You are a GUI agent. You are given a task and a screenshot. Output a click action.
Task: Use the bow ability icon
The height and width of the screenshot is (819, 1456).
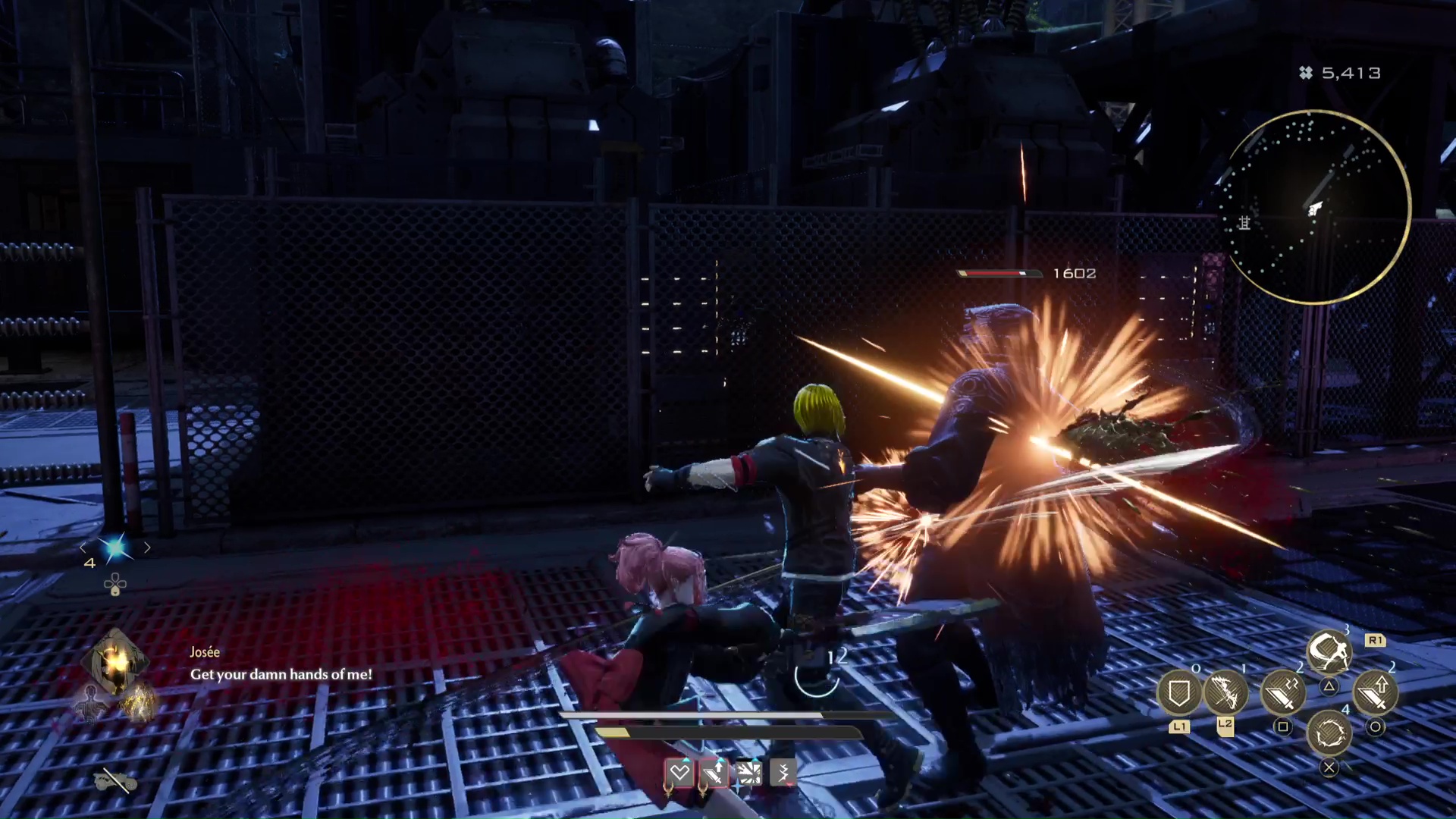[x=1225, y=692]
